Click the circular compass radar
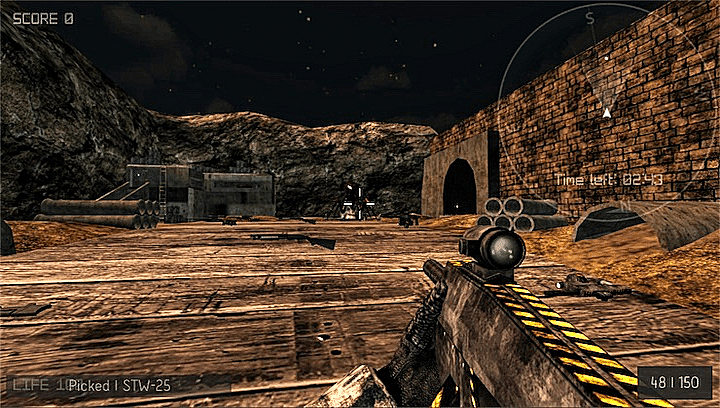 tap(604, 112)
